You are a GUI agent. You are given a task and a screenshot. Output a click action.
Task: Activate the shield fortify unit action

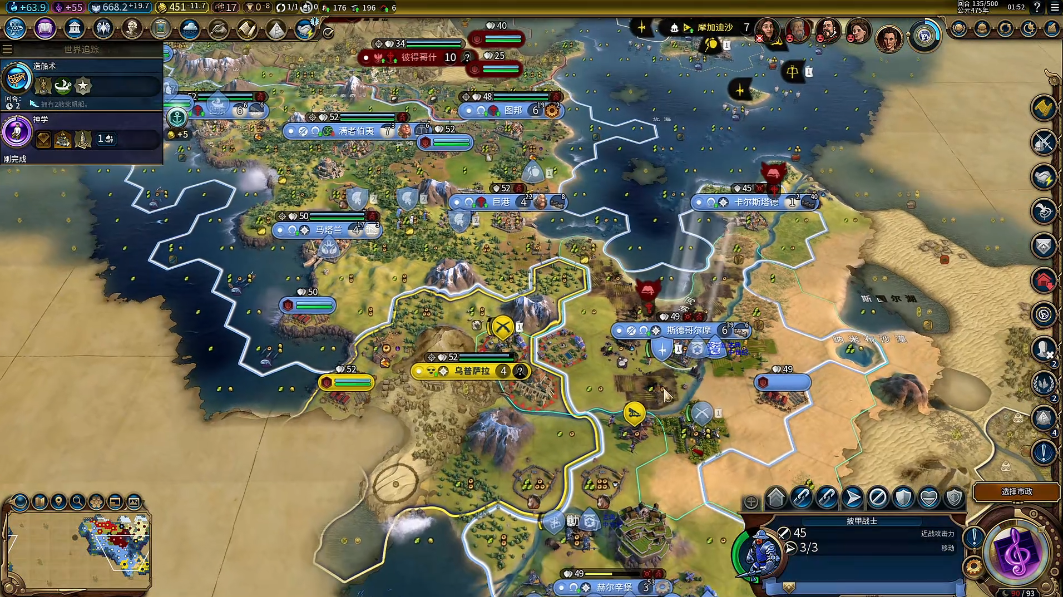pos(903,497)
